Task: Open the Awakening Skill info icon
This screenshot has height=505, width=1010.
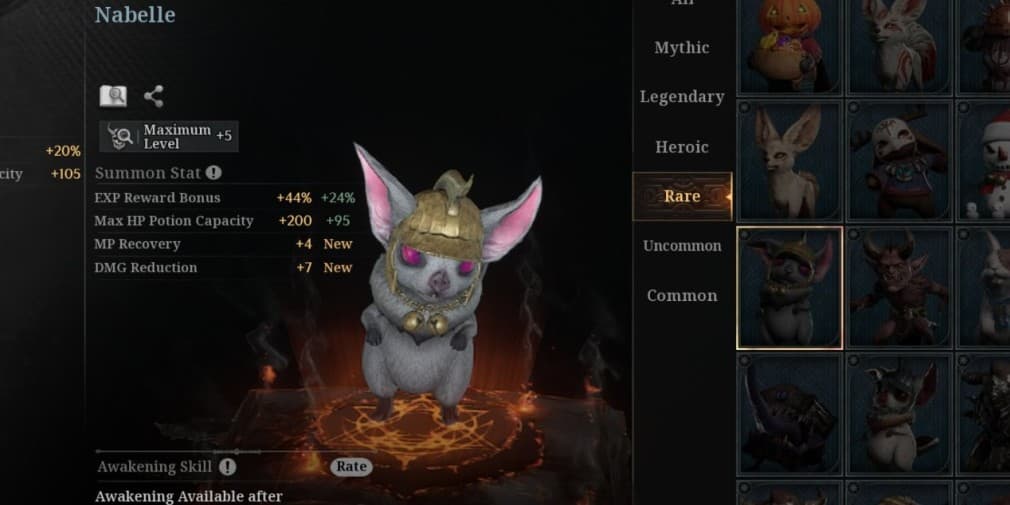Action: click(x=228, y=466)
